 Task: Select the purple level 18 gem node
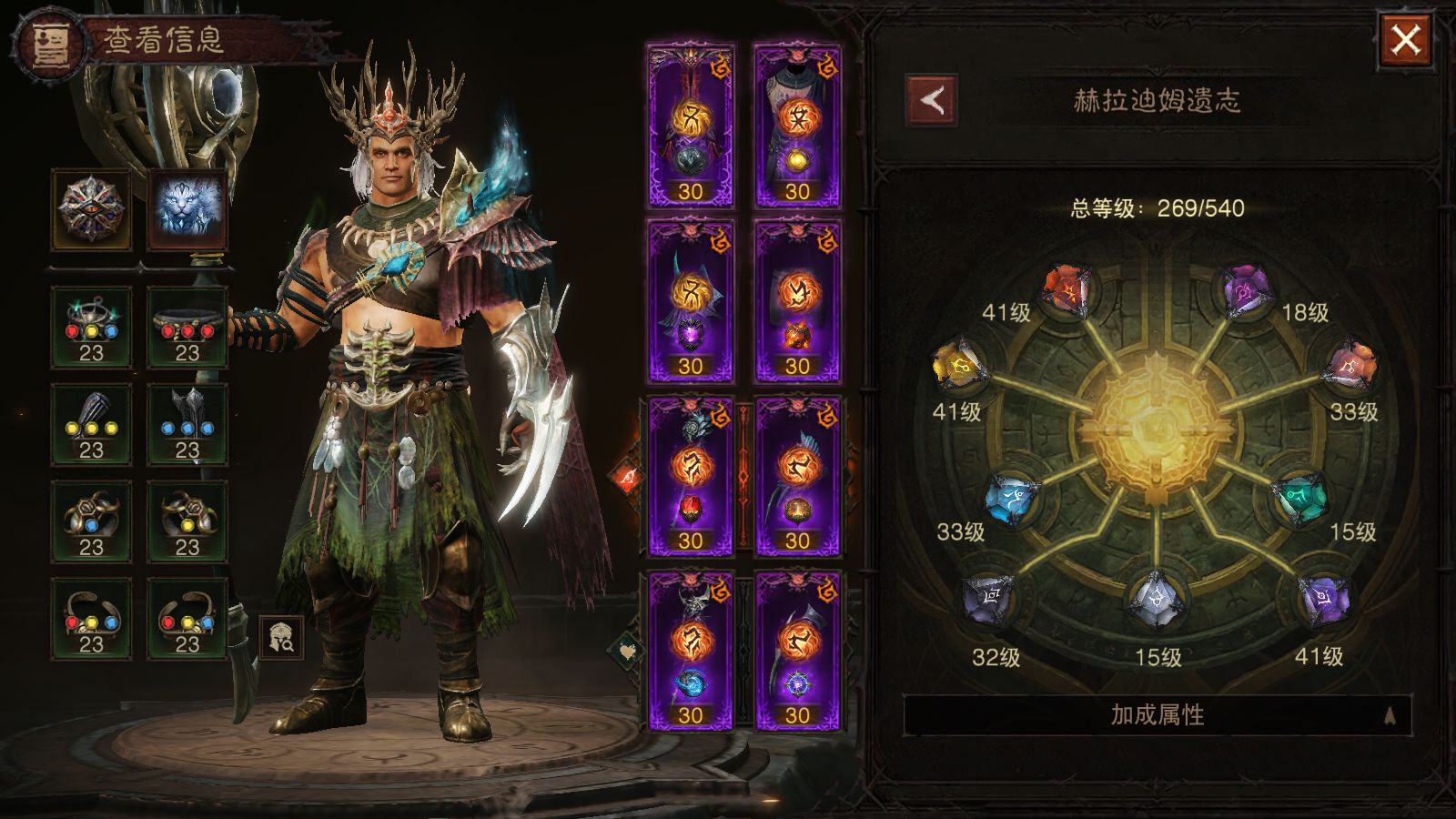tap(1245, 290)
